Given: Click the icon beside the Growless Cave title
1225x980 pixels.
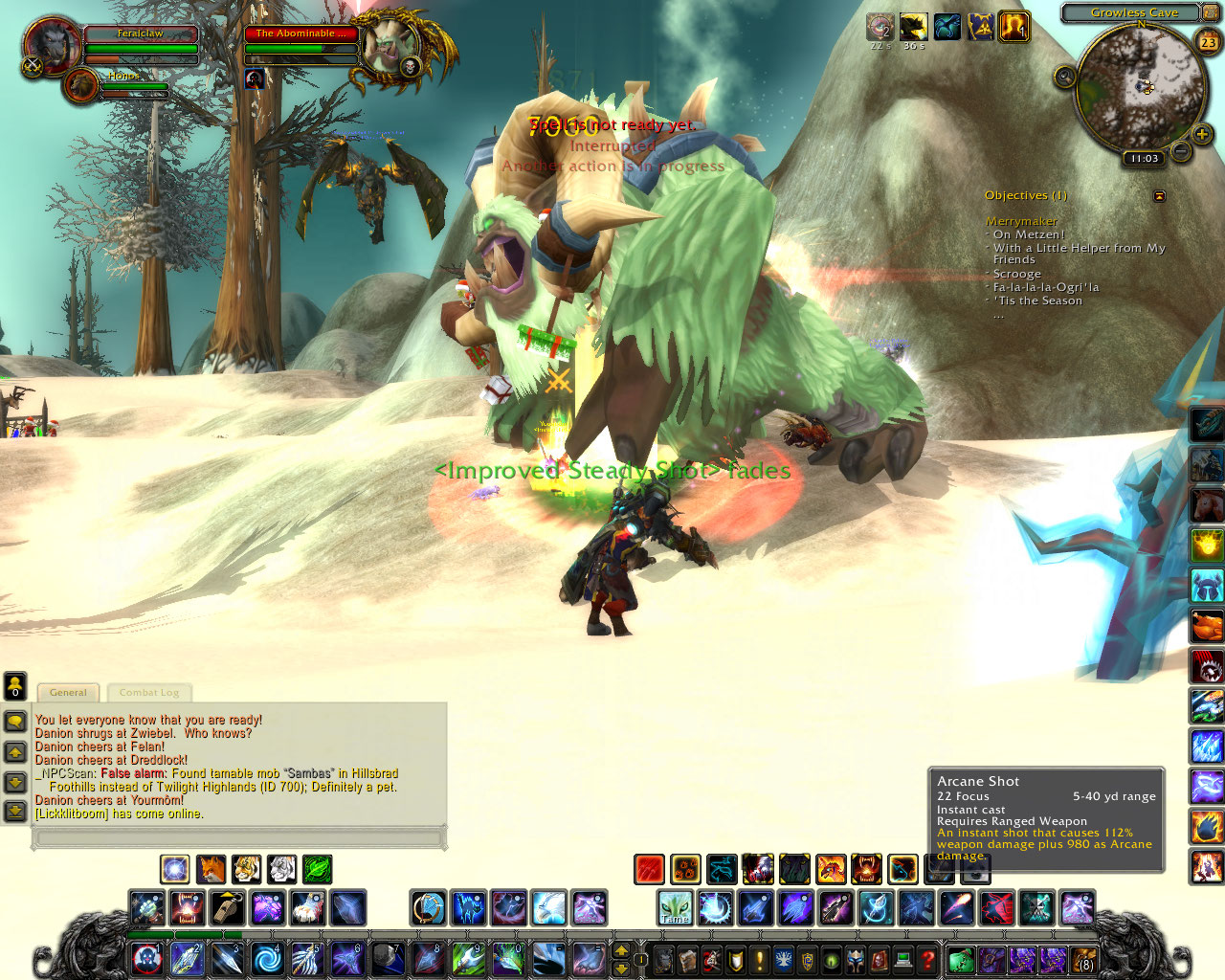Looking at the screenshot, I should pyautogui.click(x=1210, y=12).
